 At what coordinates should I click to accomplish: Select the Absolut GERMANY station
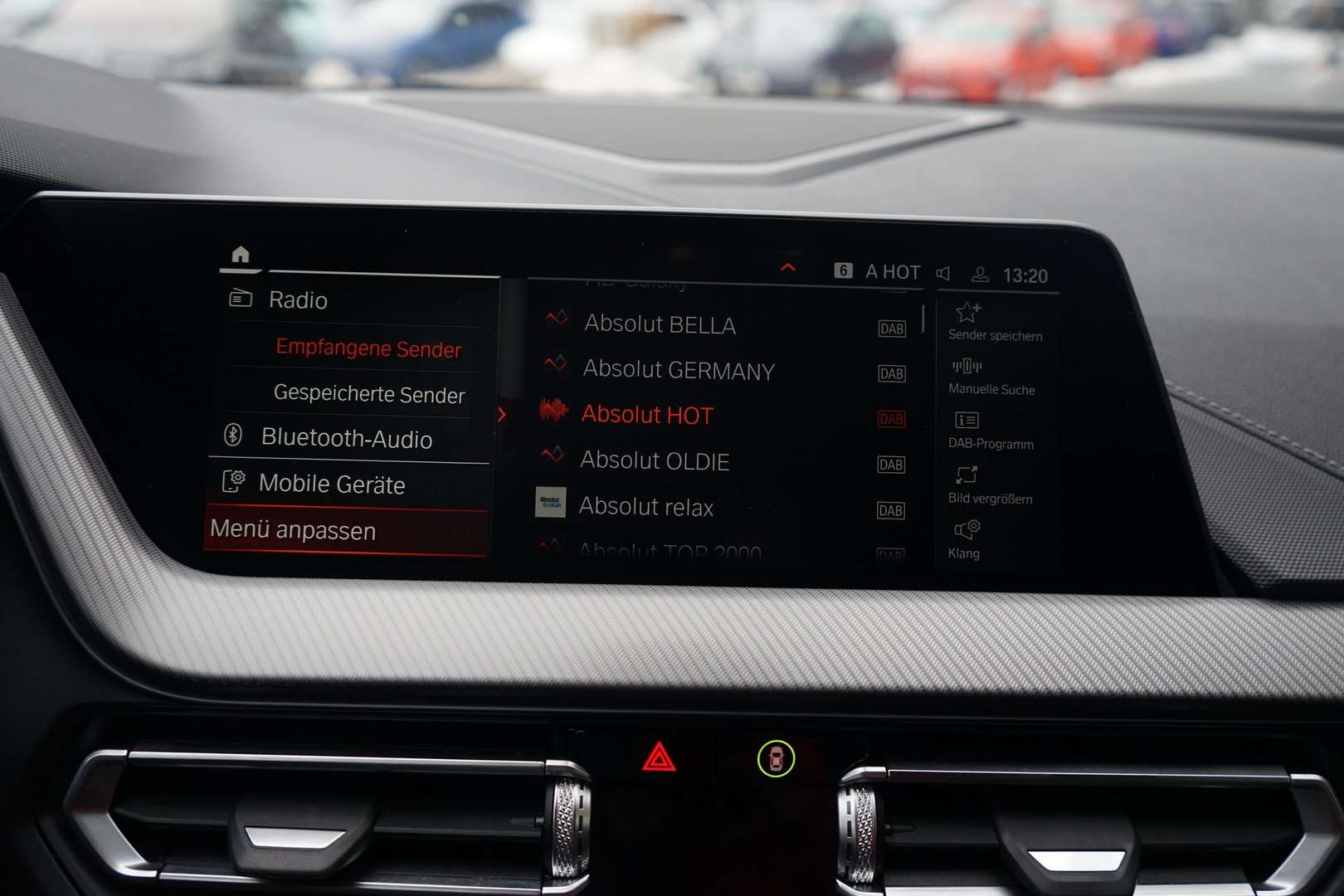pyautogui.click(x=679, y=371)
